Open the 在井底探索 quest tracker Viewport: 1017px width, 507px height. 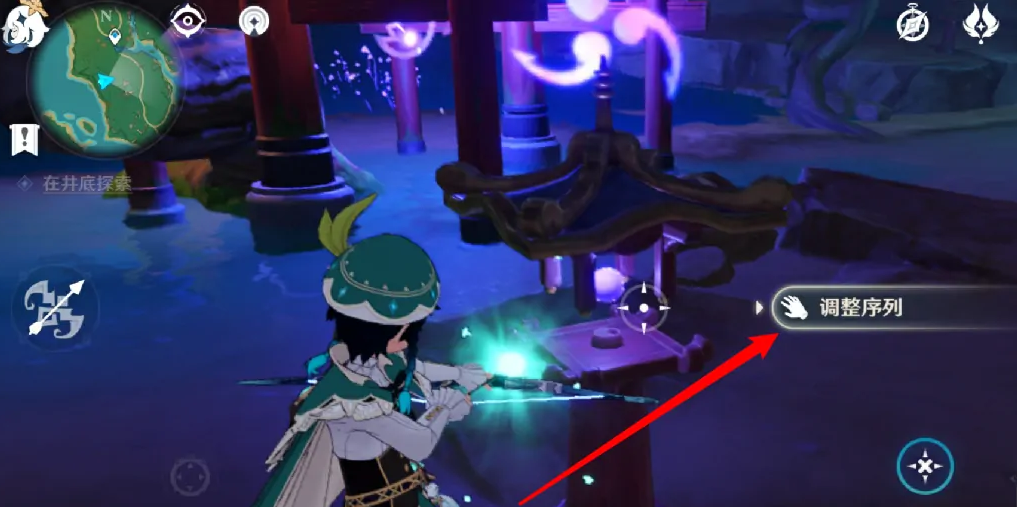(x=87, y=184)
